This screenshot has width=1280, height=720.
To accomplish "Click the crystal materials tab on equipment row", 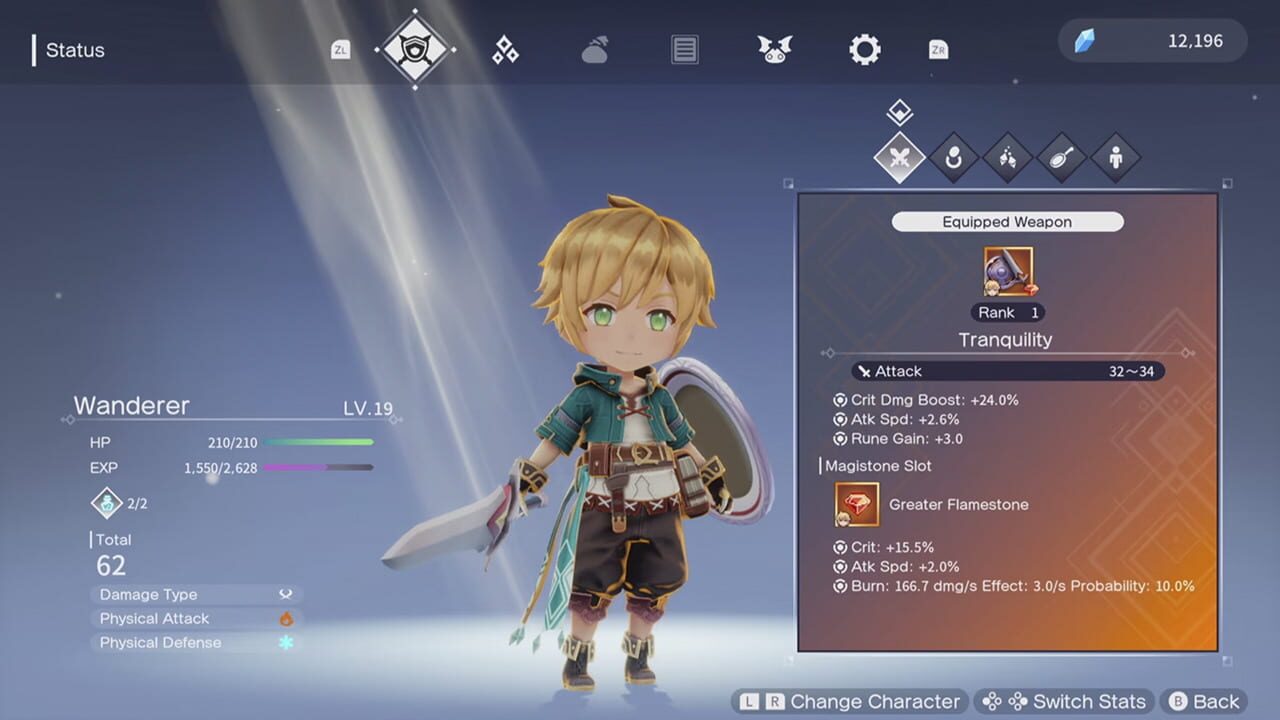I will (1008, 157).
